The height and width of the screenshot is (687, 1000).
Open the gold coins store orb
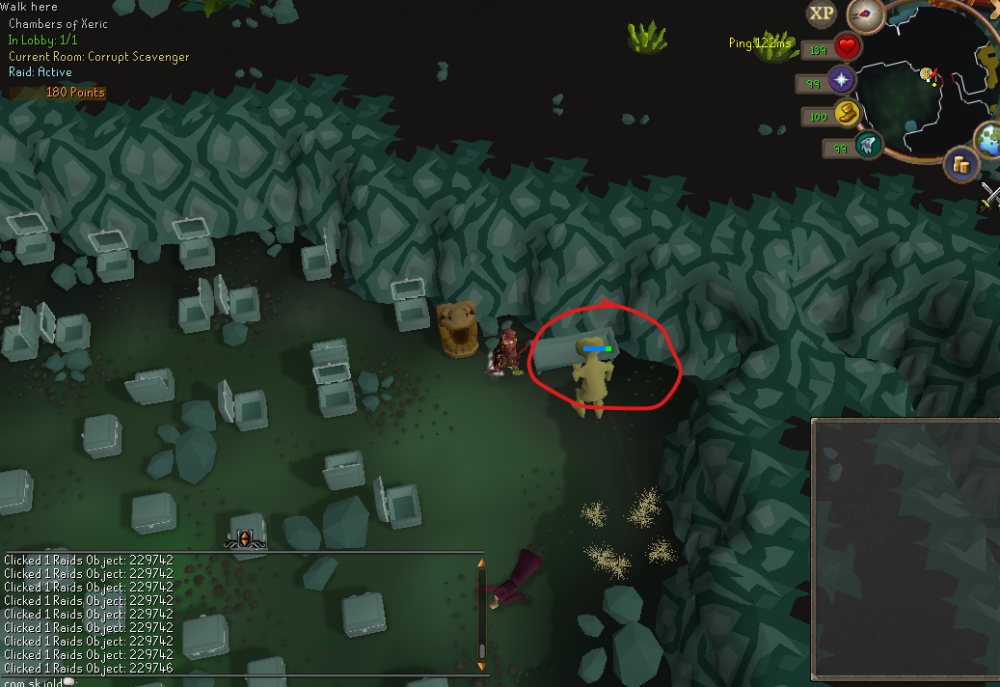[x=962, y=164]
